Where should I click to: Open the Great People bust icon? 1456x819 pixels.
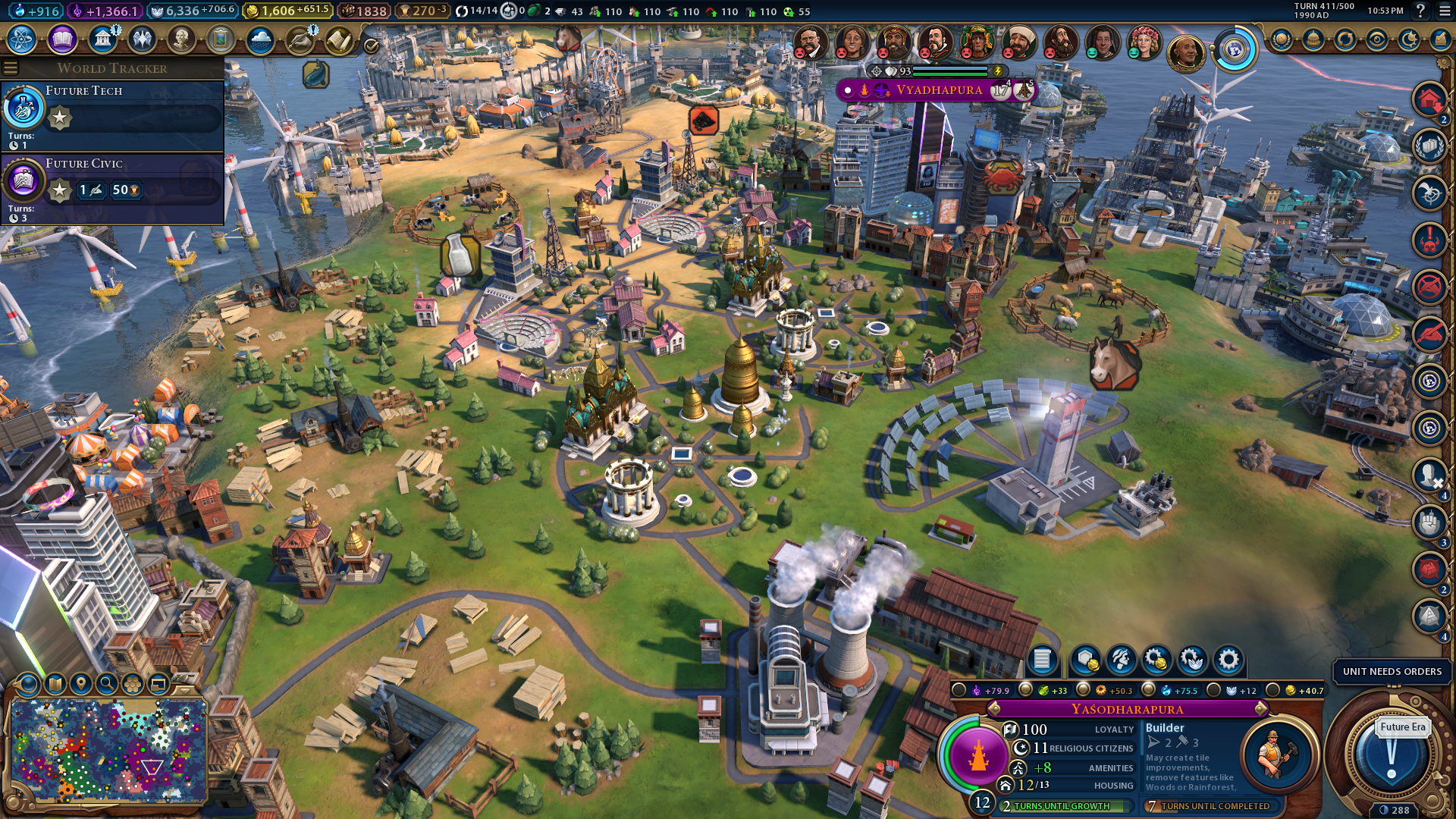pyautogui.click(x=181, y=39)
